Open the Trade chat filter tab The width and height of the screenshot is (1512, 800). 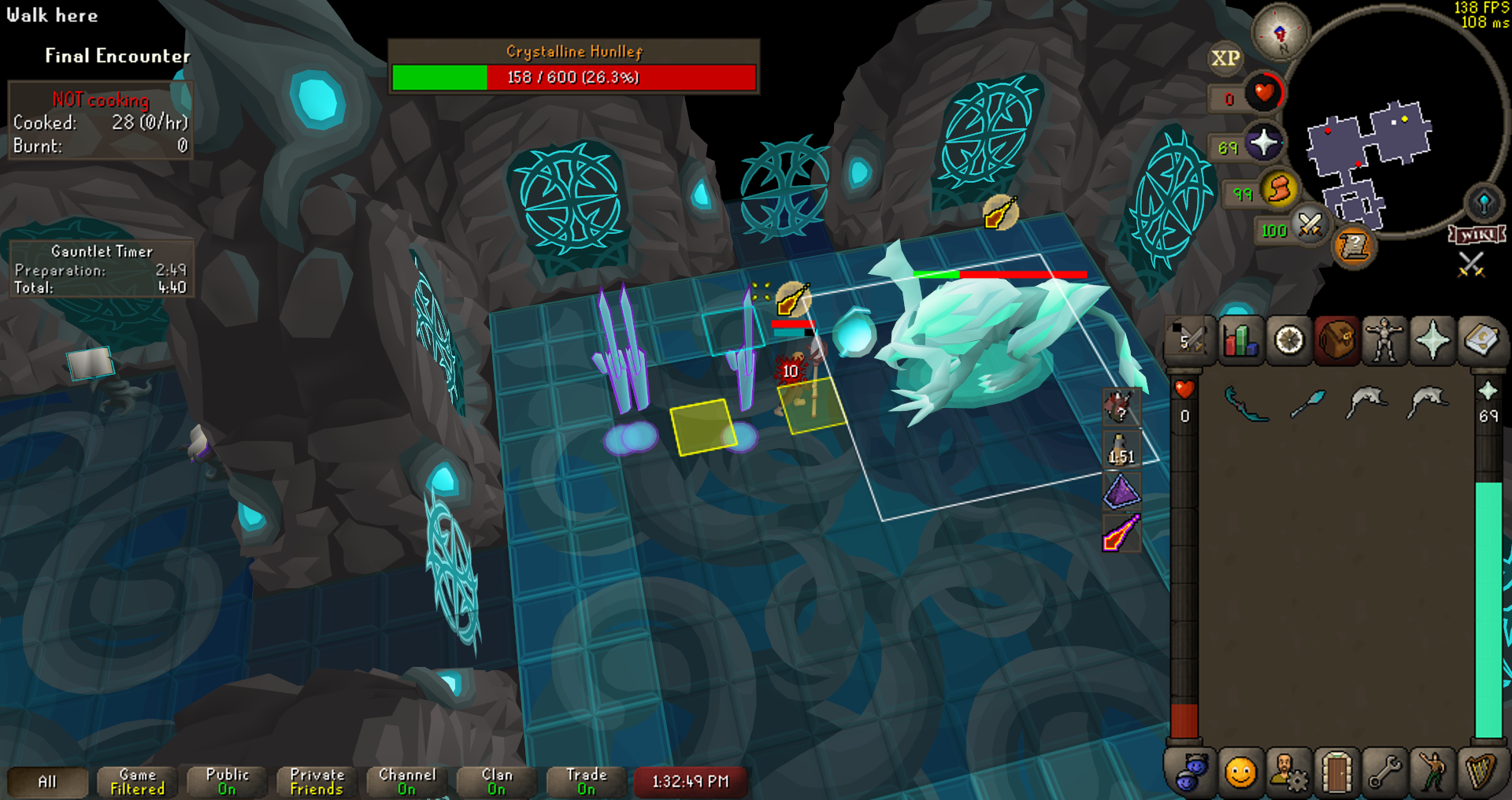[x=586, y=781]
